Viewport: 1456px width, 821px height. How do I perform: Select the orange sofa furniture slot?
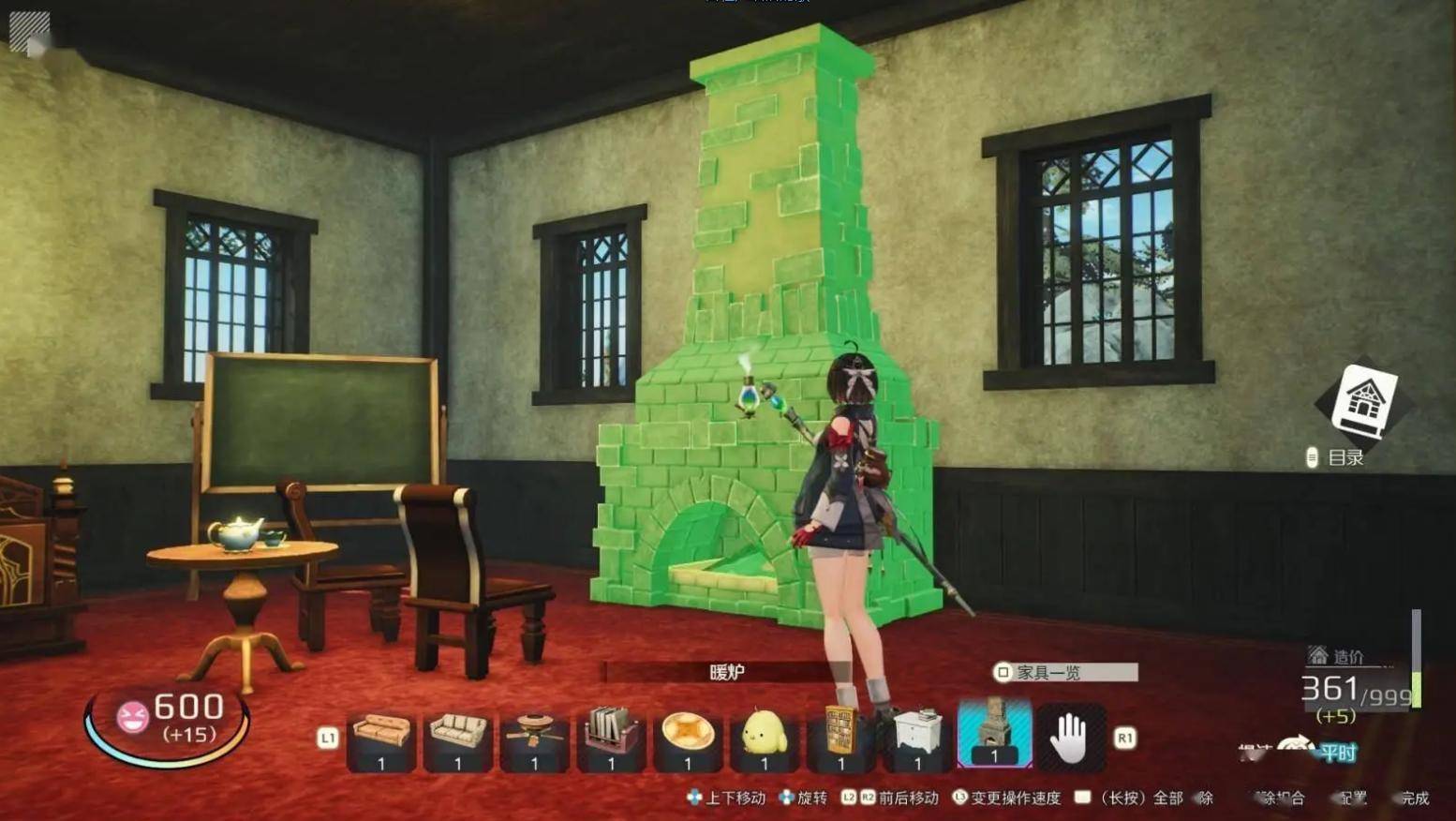[x=381, y=738]
